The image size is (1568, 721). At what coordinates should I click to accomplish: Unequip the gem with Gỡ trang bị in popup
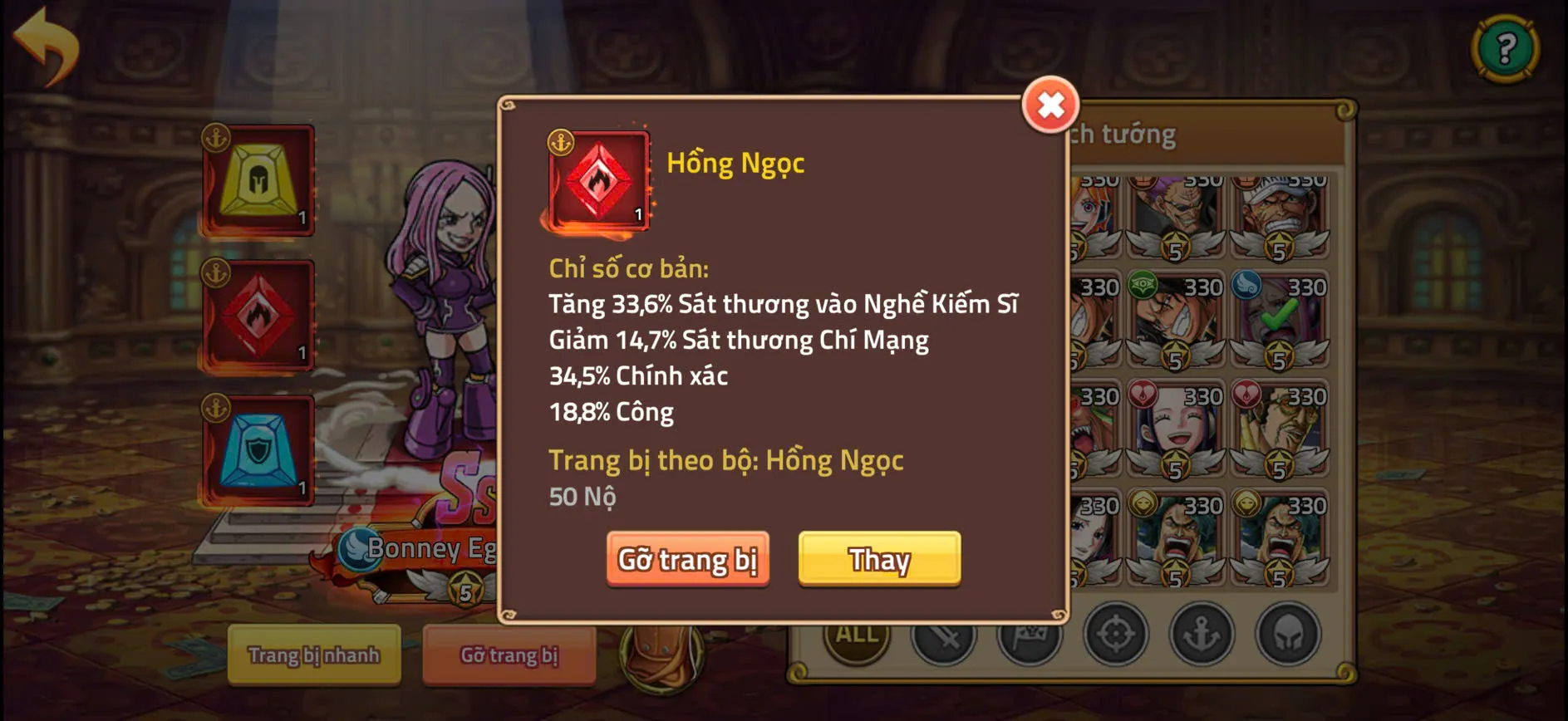(x=687, y=560)
